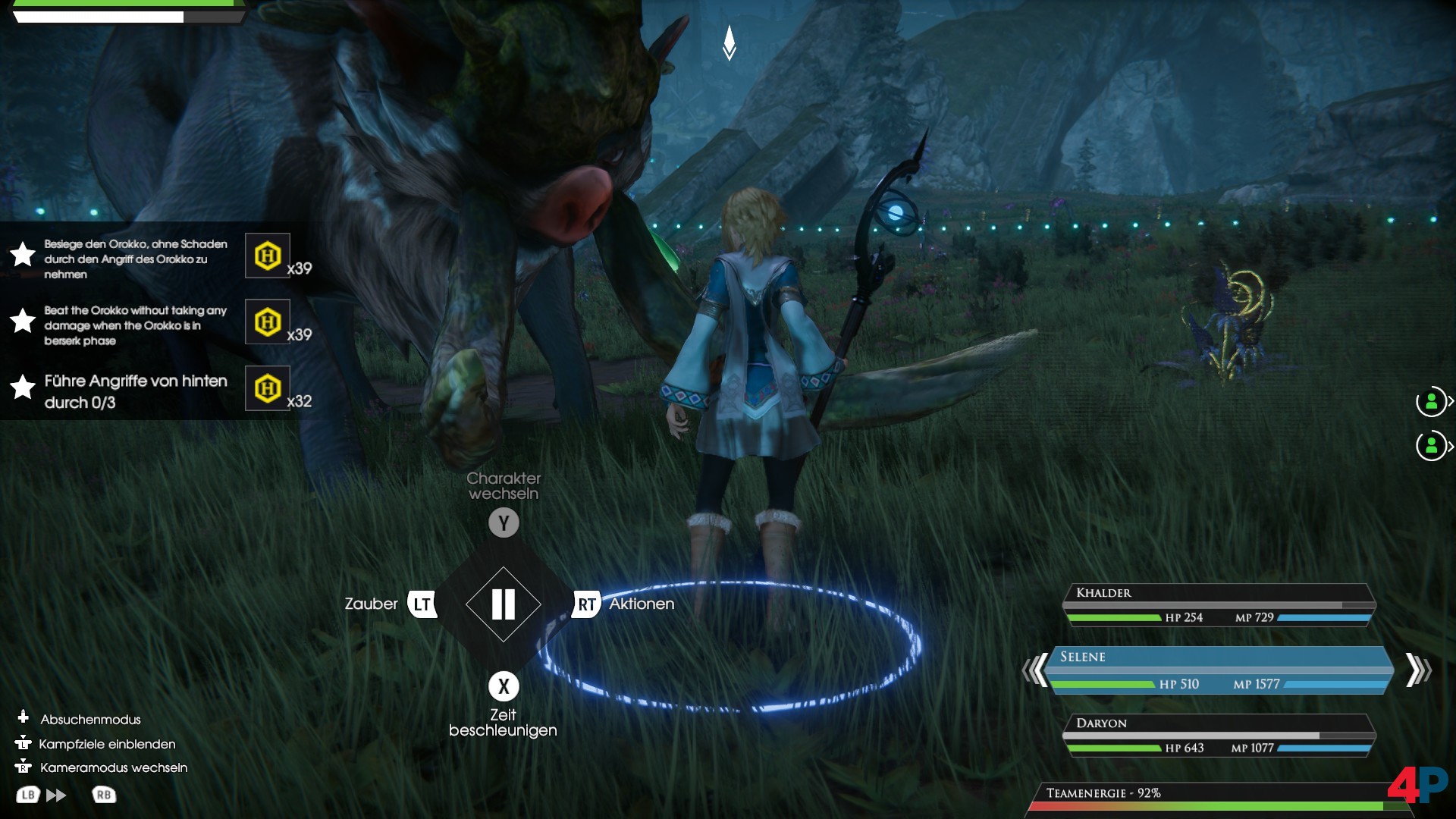This screenshot has height=819, width=1456.
Task: Select Selene's highlighted party panel
Action: 1219,670
